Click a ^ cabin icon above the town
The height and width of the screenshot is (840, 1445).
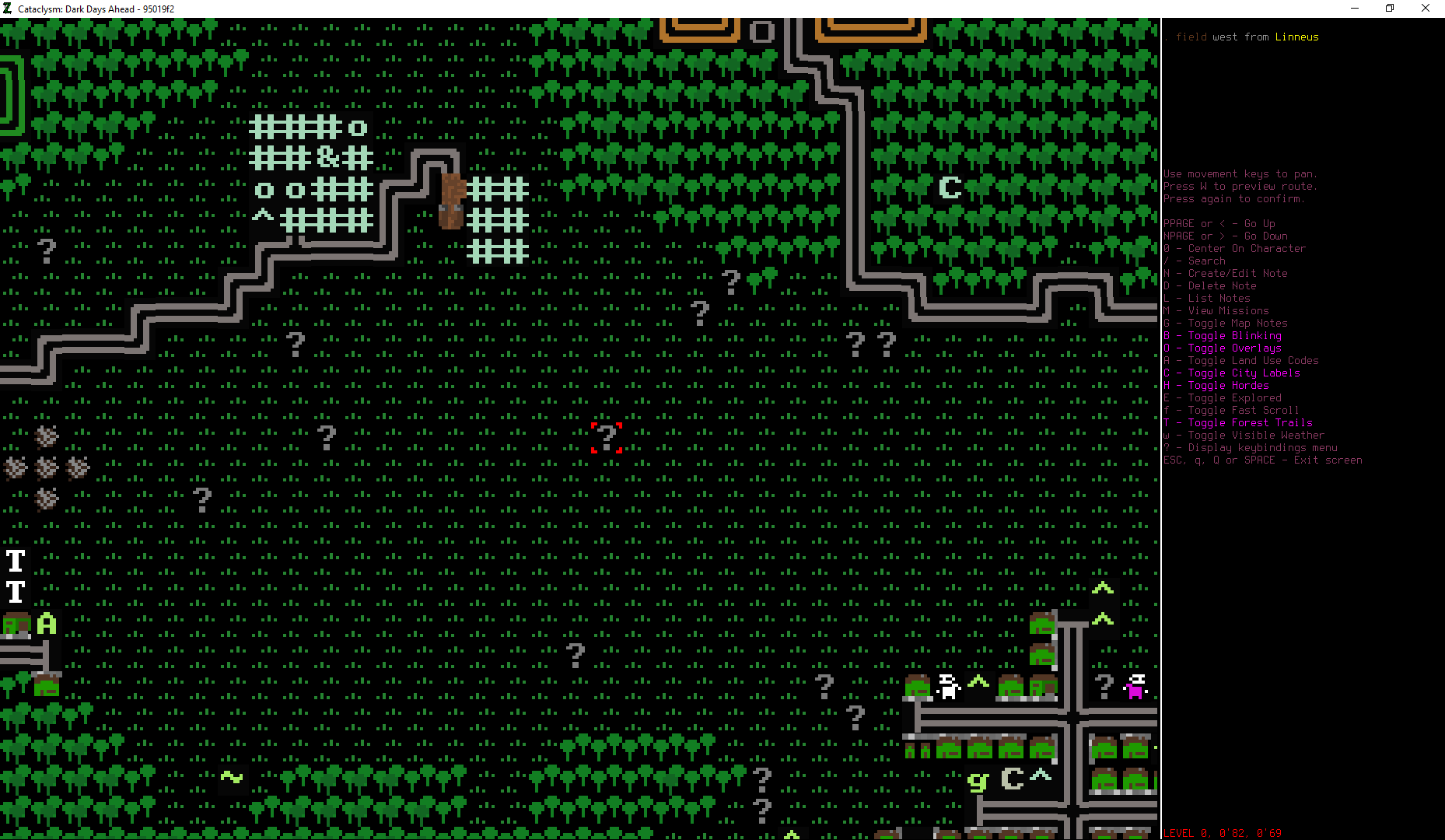coord(1103,589)
